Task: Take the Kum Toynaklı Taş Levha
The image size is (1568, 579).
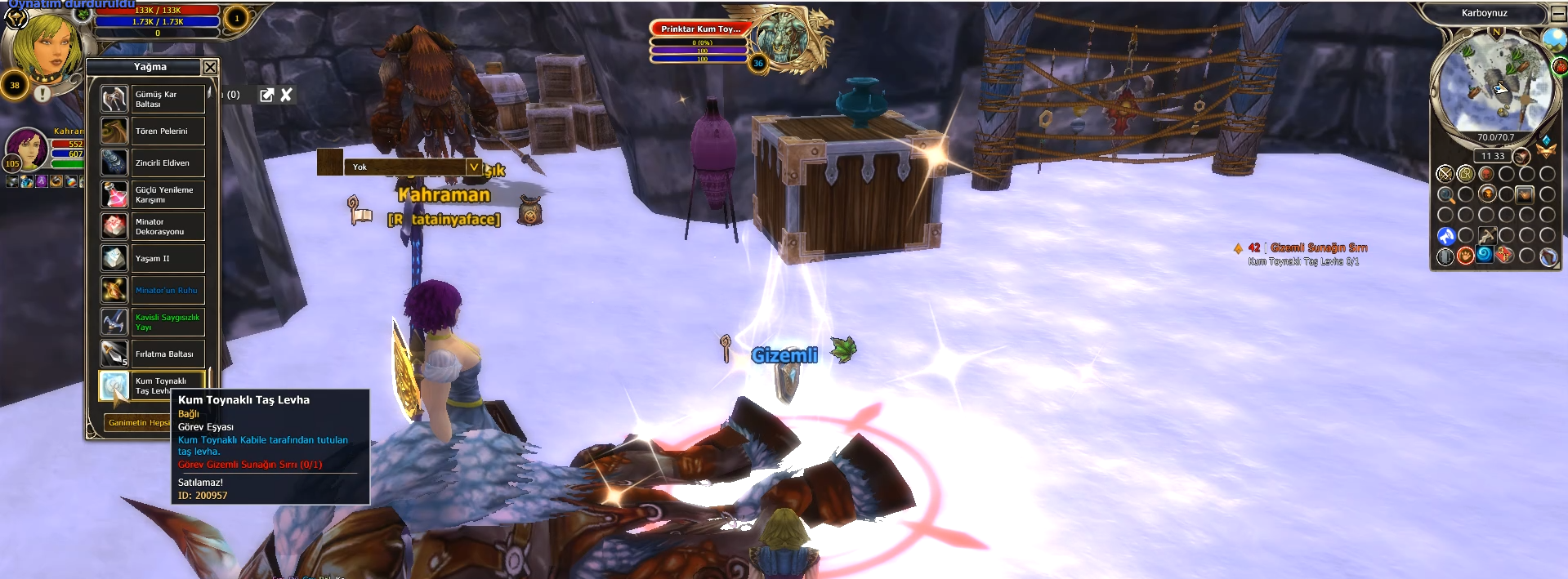Action: [152, 385]
